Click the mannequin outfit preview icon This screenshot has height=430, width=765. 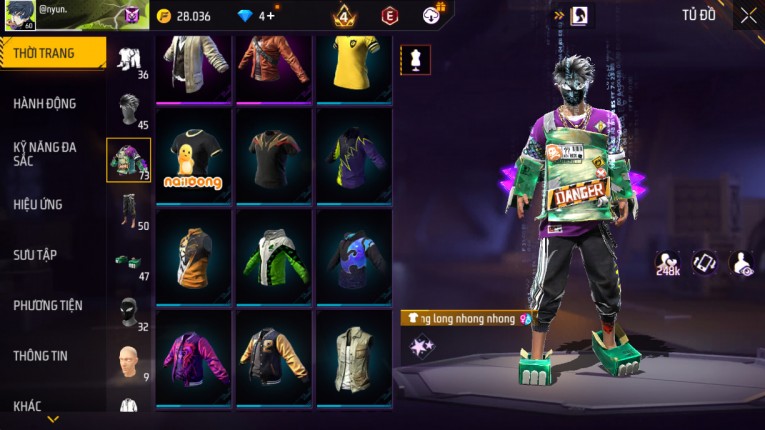[x=416, y=59]
